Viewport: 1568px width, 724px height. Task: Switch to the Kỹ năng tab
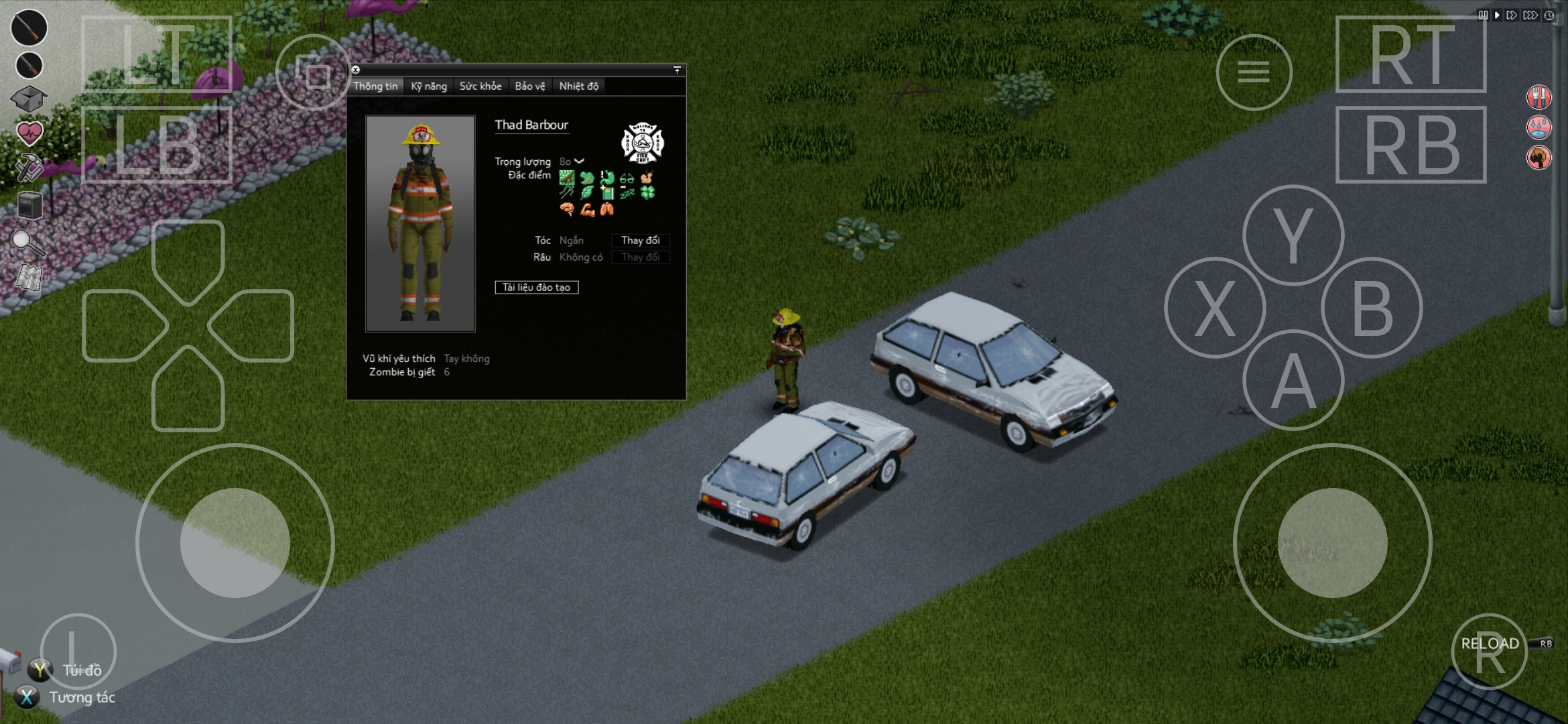coord(429,86)
